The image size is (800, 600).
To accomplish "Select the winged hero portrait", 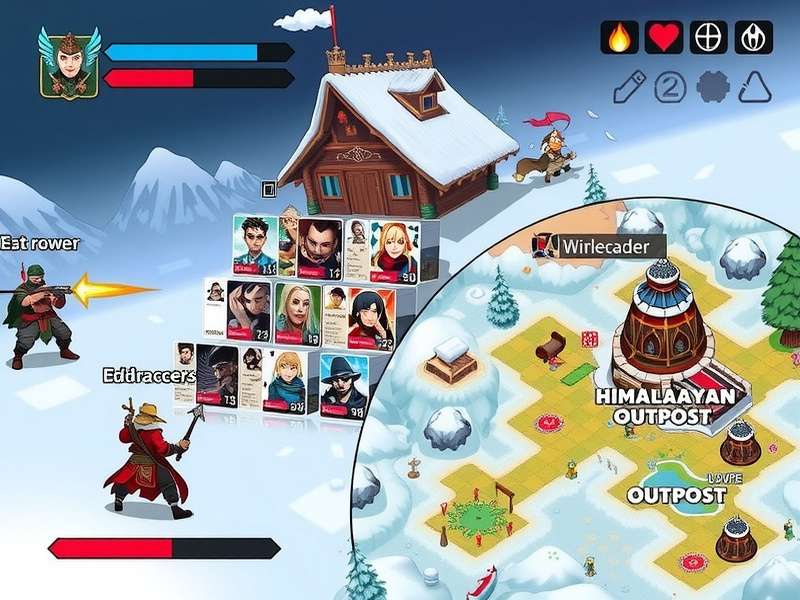I will coord(68,62).
